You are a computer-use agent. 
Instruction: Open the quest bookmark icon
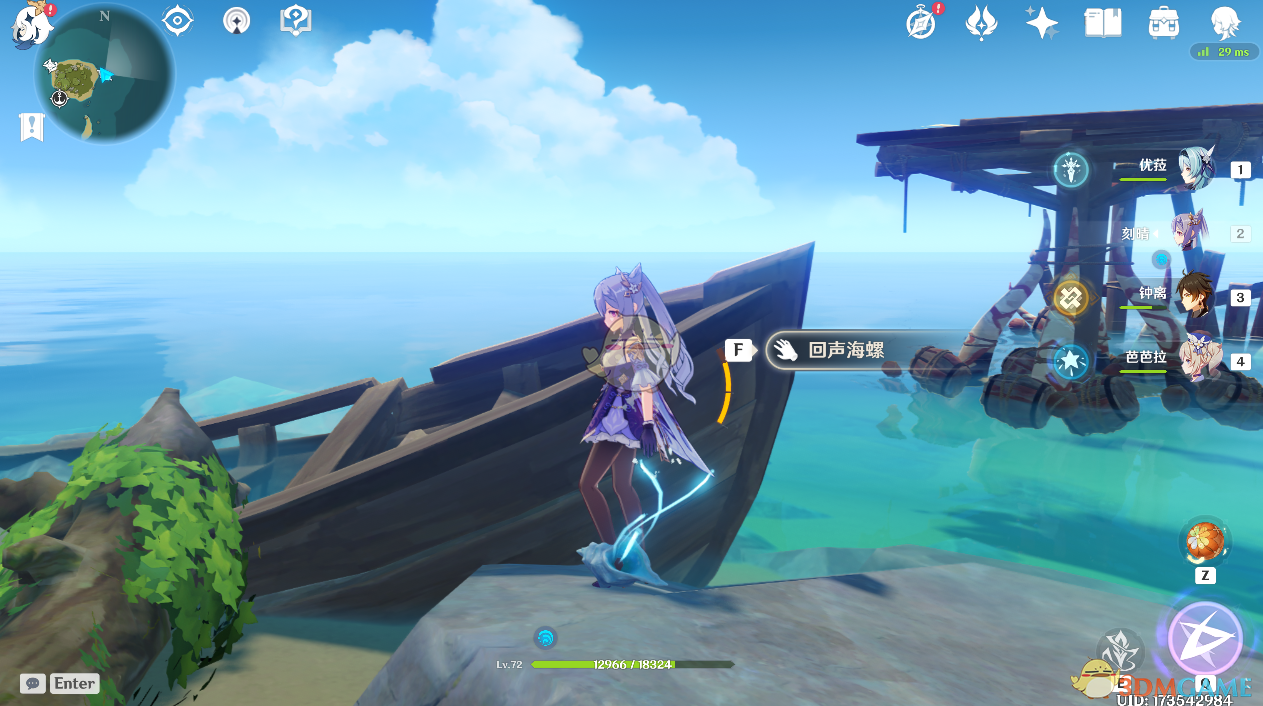(32, 127)
